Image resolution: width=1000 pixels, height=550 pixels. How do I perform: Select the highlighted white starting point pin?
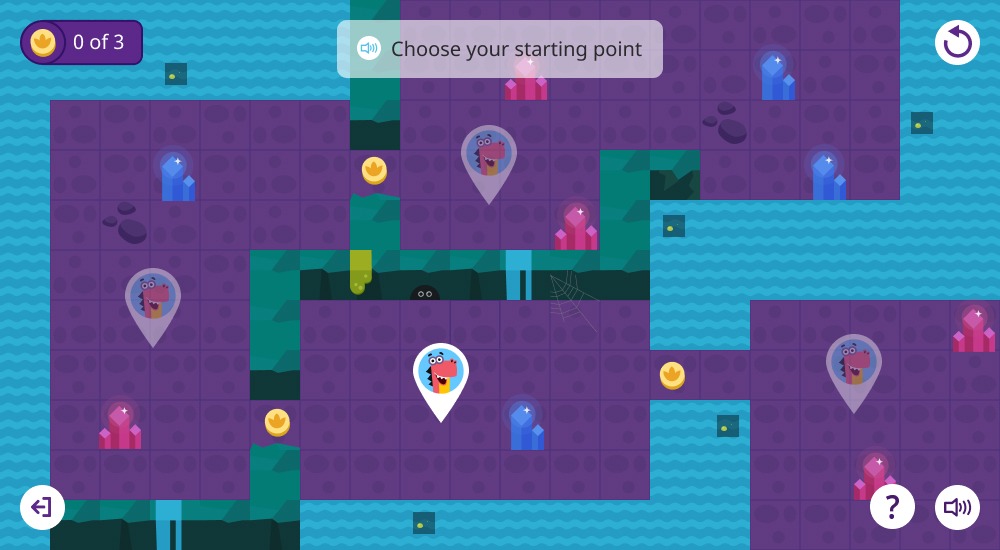pos(441,375)
